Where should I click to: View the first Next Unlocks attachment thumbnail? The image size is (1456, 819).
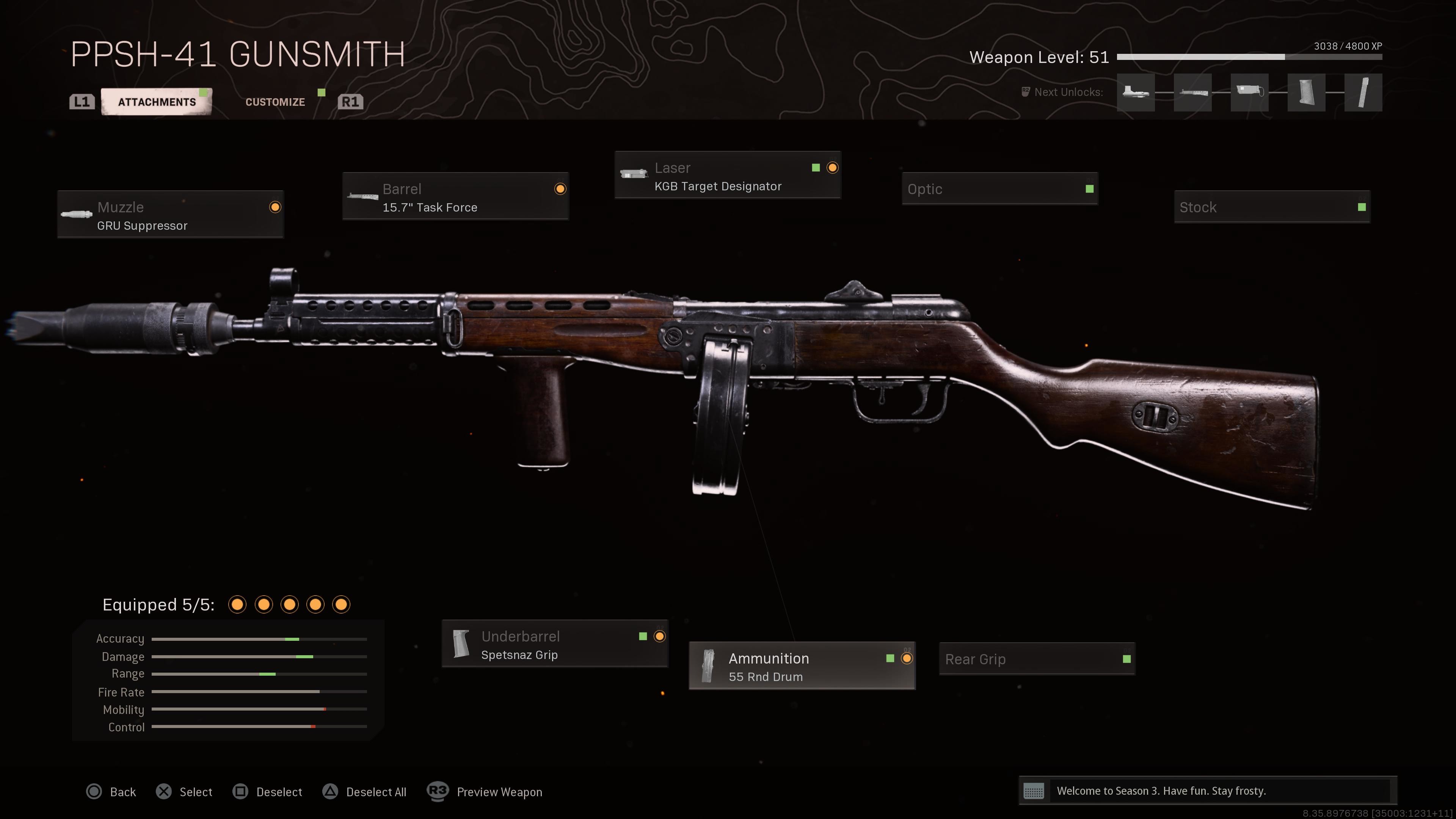[x=1136, y=92]
